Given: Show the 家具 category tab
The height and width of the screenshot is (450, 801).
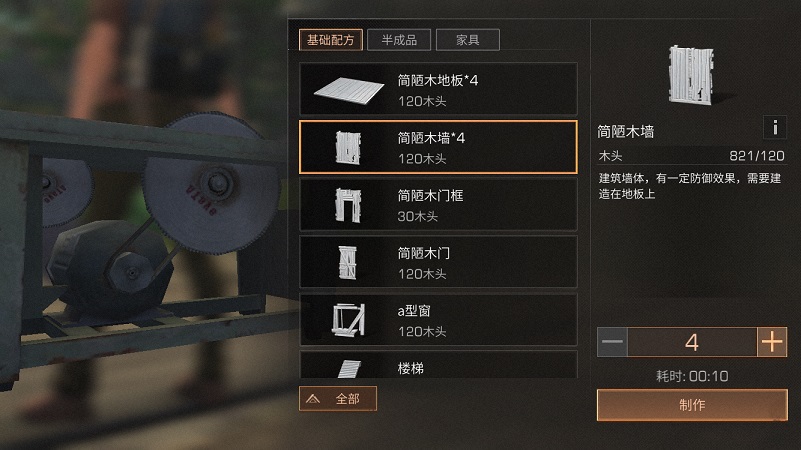Looking at the screenshot, I should tap(468, 40).
